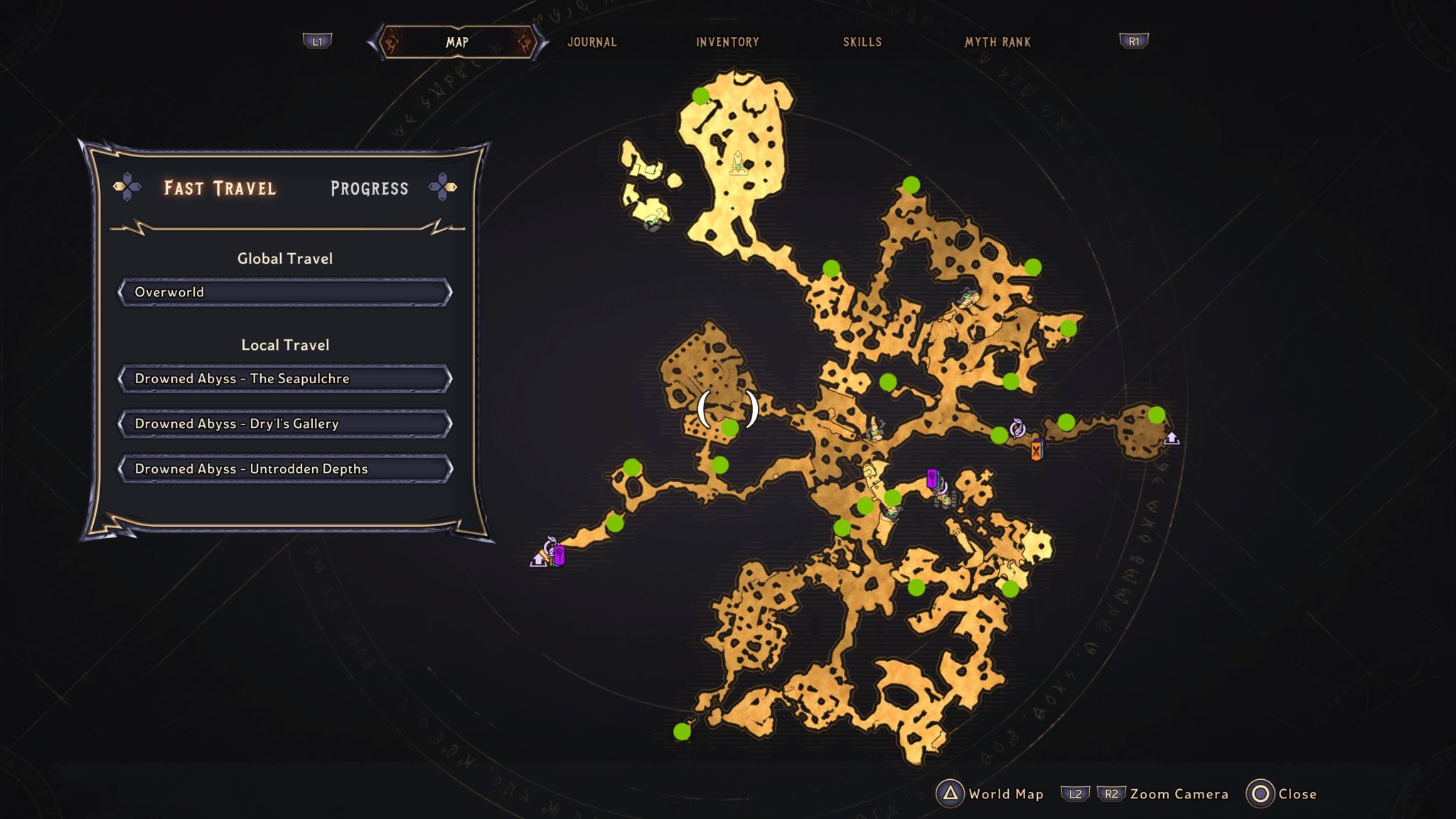This screenshot has height=819, width=1456.
Task: Open the Inventory tab
Action: [x=727, y=42]
